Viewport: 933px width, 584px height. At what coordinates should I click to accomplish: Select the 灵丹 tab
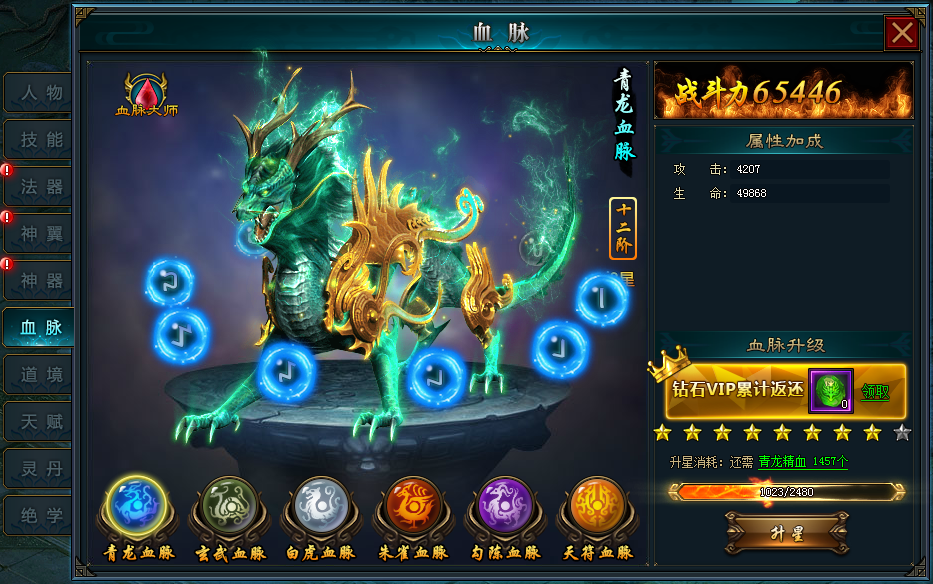tap(40, 469)
